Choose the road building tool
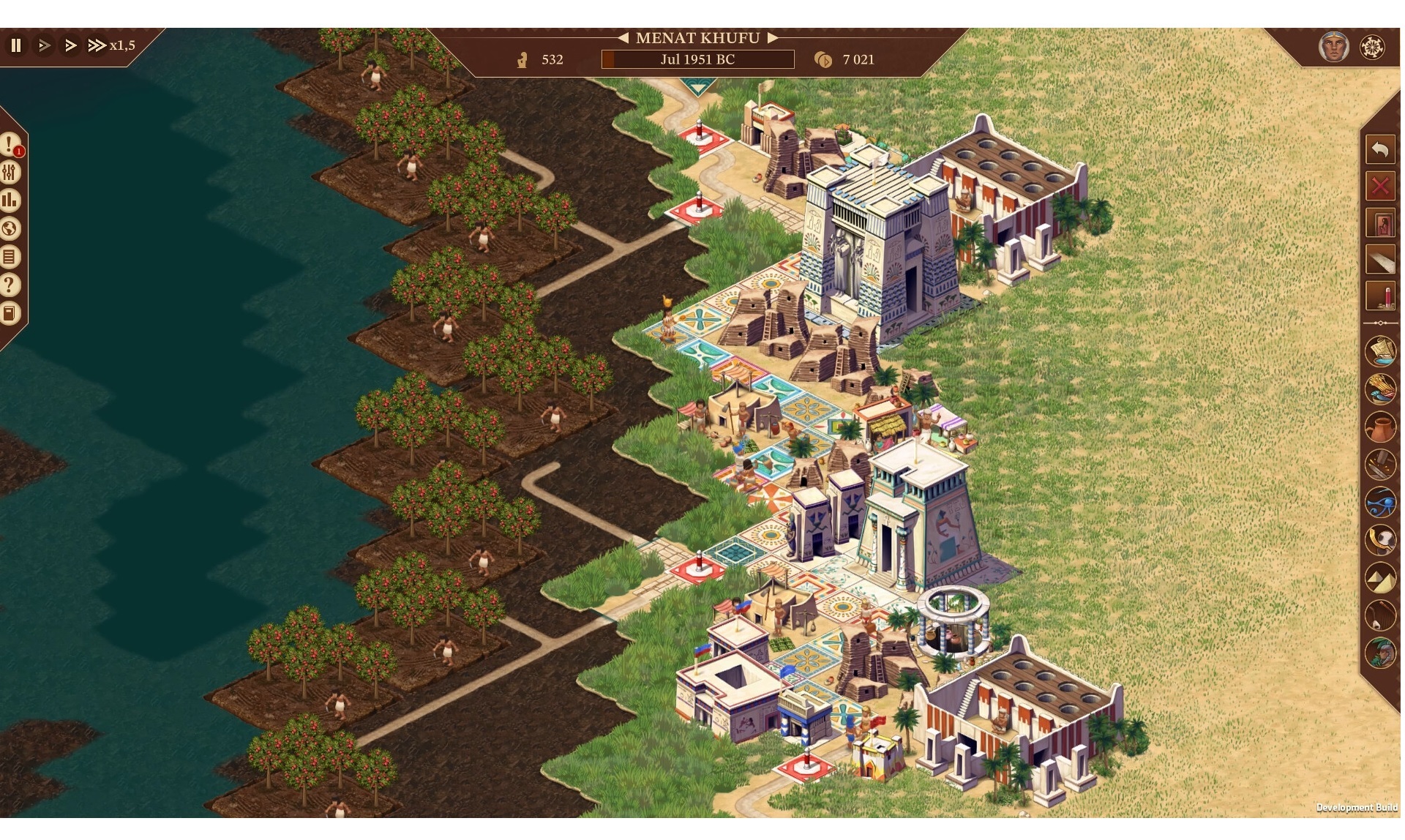Viewport: 1405px width, 840px height. 1380,260
